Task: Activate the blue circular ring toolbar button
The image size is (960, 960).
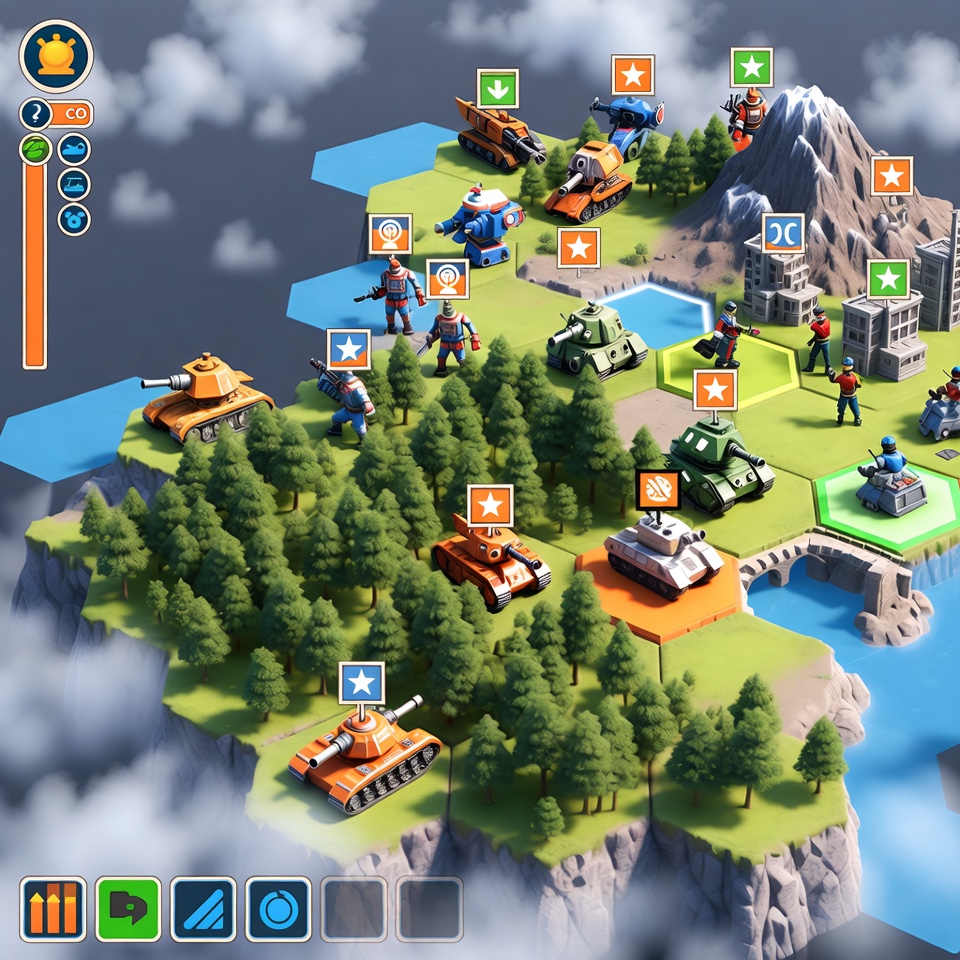Action: tap(278, 909)
